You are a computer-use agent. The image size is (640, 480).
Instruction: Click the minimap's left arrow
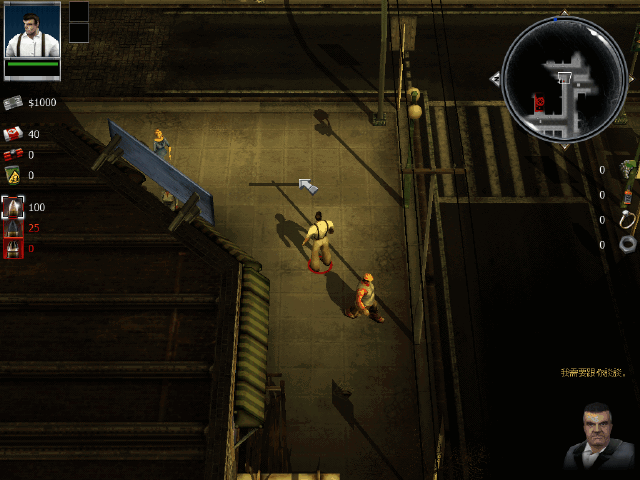coord(495,78)
